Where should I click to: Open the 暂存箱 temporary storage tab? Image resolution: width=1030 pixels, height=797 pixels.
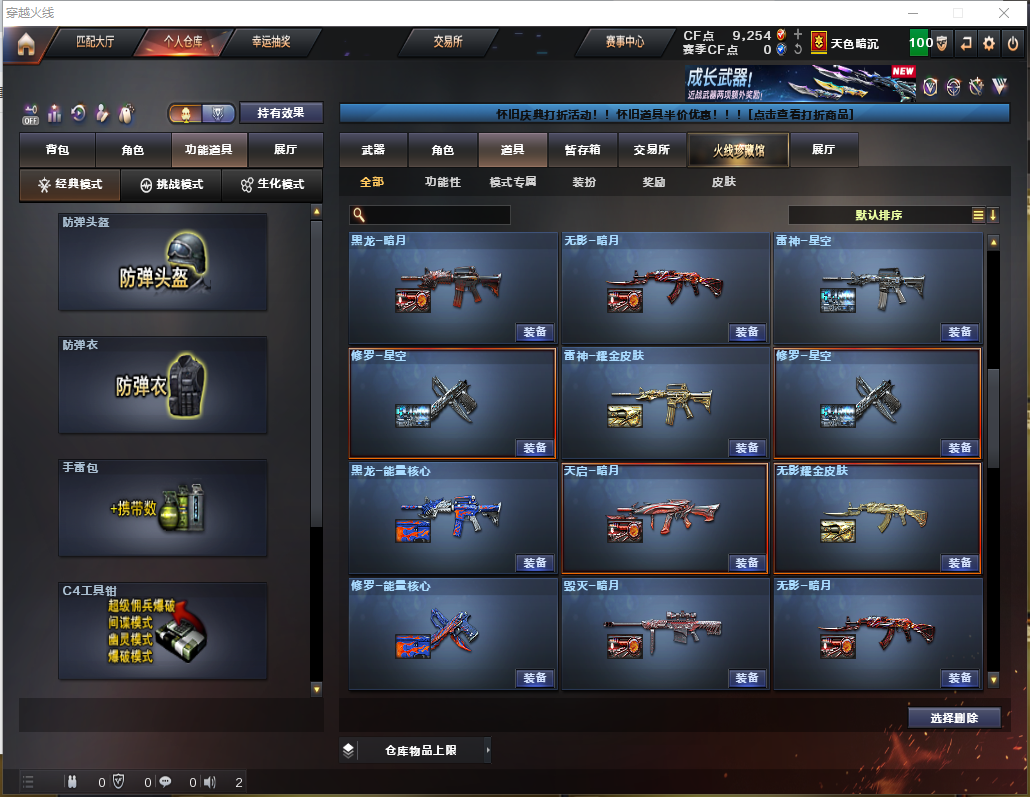point(582,150)
